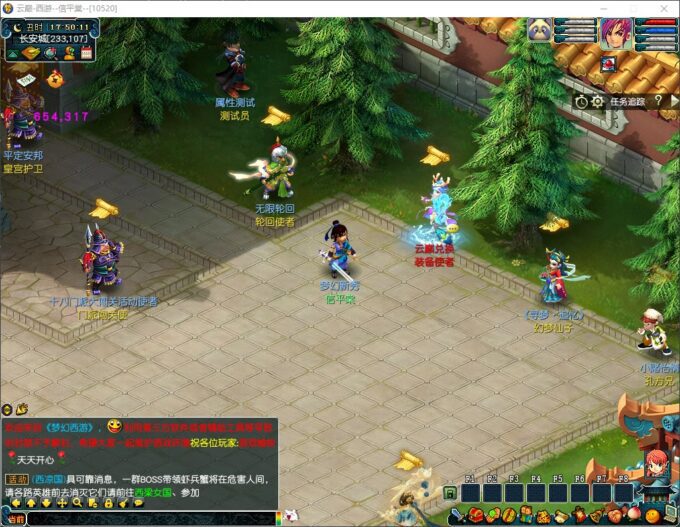680x527 pixels.
Task: Click the yellow left arrow in chat toolbar
Action: click(17, 503)
